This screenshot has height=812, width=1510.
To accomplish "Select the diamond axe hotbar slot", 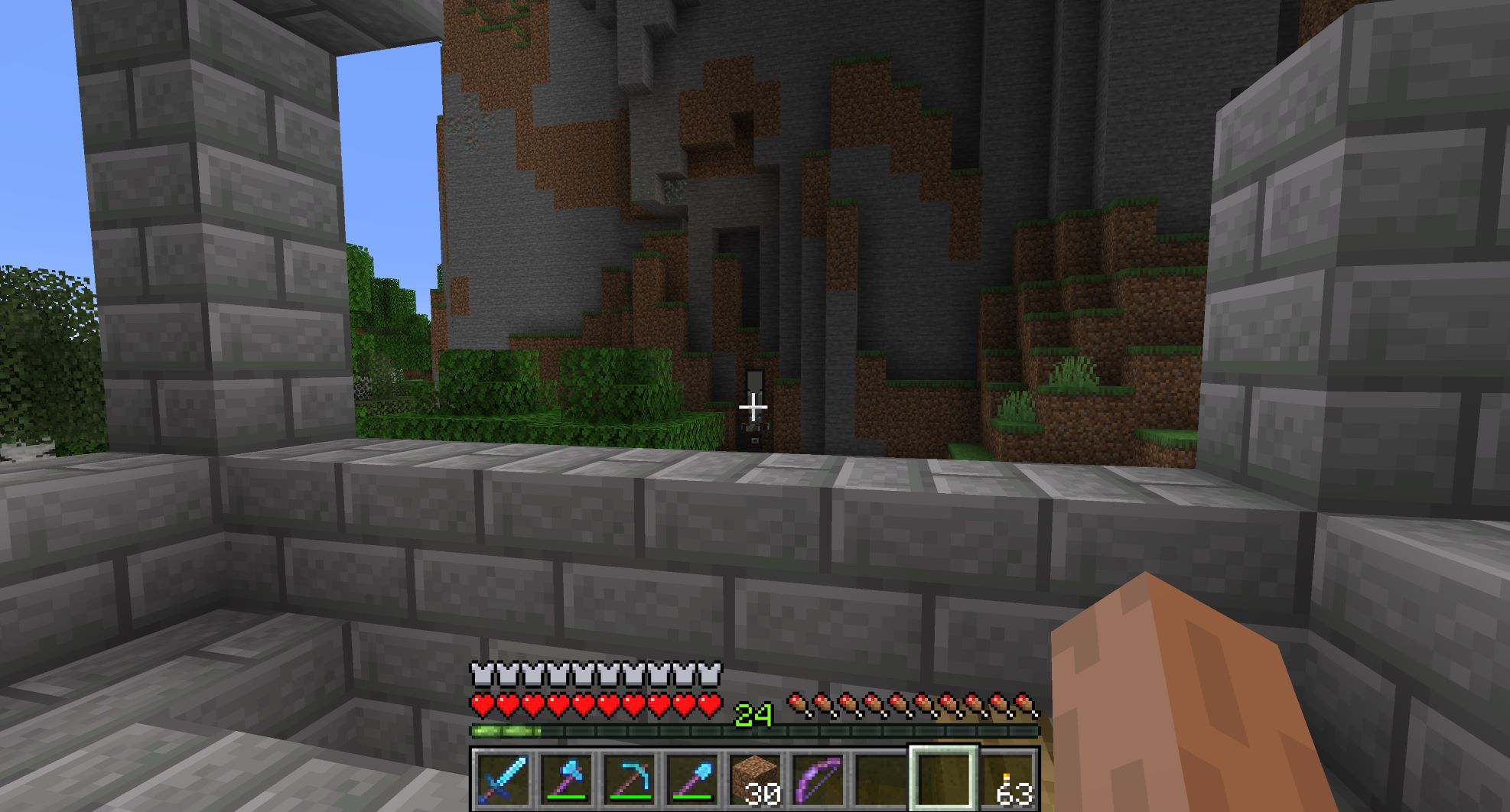I will (565, 778).
